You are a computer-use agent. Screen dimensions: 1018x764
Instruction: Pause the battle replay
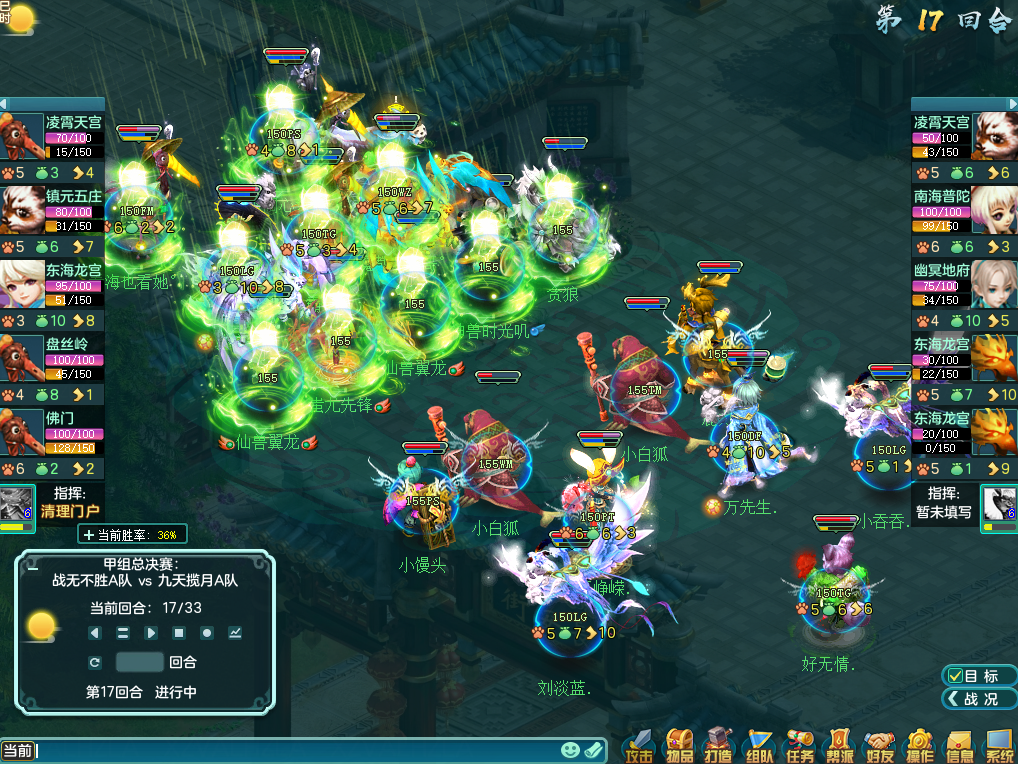pyautogui.click(x=123, y=633)
